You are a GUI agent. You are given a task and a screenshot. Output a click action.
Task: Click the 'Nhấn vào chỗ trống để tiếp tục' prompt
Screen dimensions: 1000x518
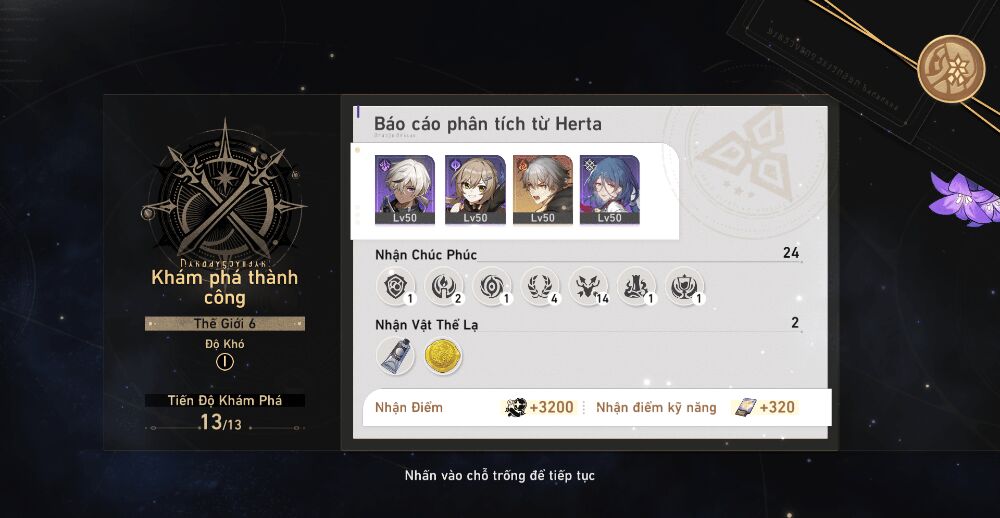(499, 475)
